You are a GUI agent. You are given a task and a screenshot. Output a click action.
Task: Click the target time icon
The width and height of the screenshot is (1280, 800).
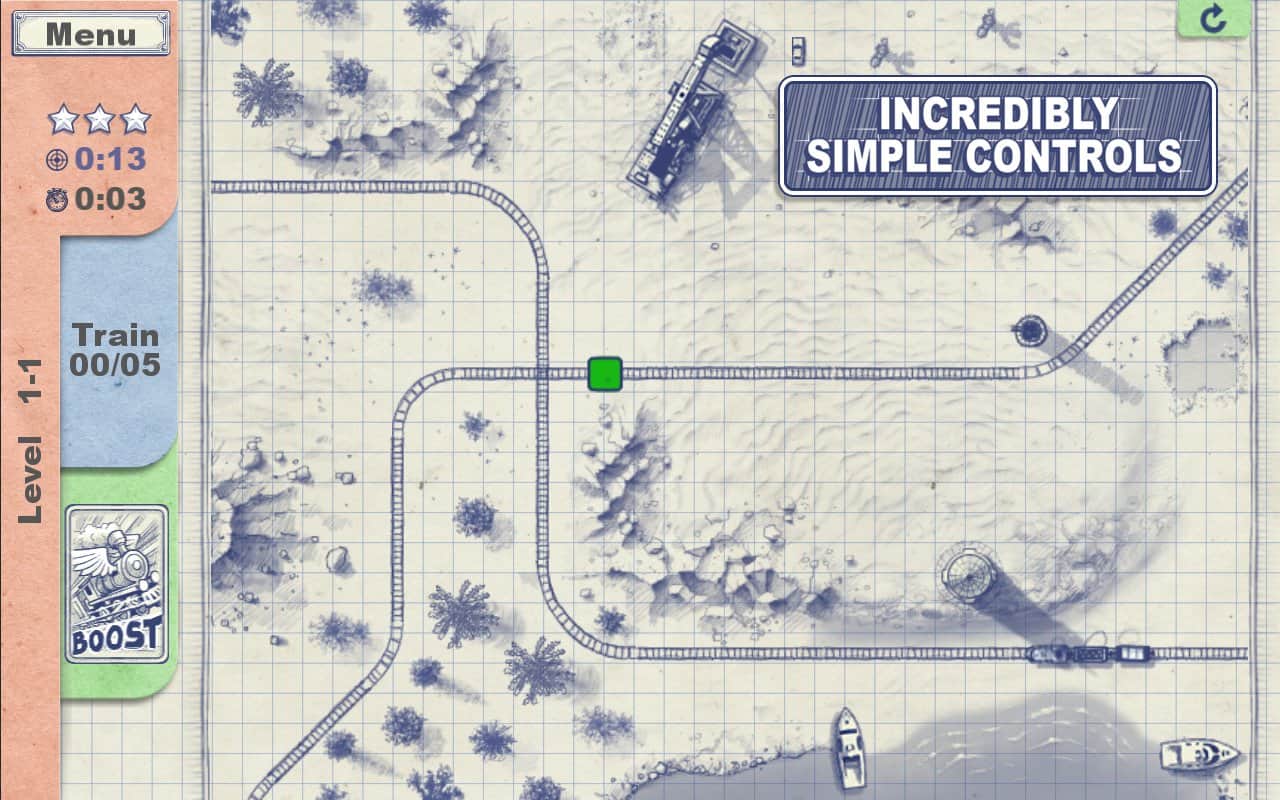(55, 159)
